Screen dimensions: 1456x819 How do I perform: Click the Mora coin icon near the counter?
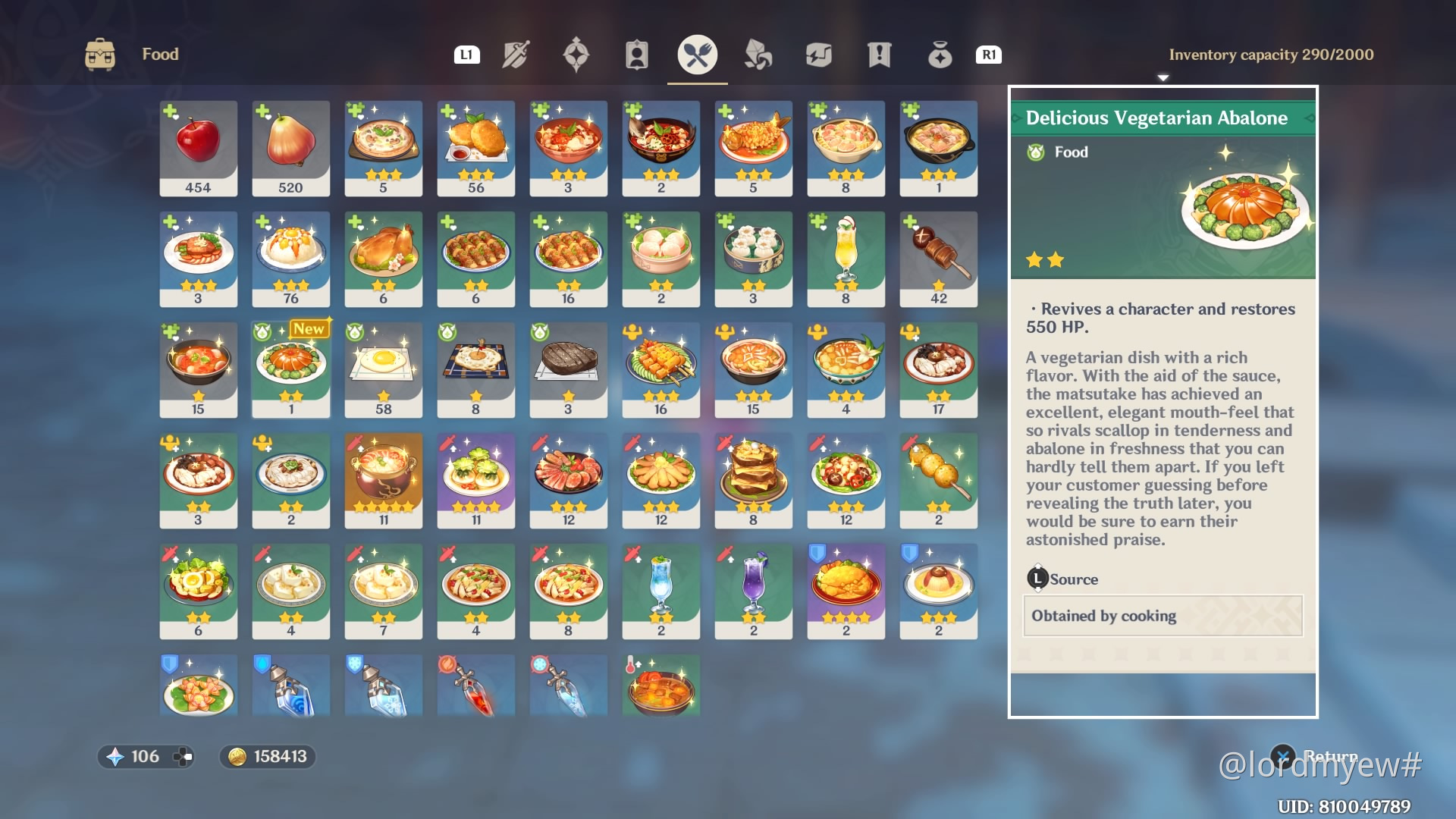236,756
